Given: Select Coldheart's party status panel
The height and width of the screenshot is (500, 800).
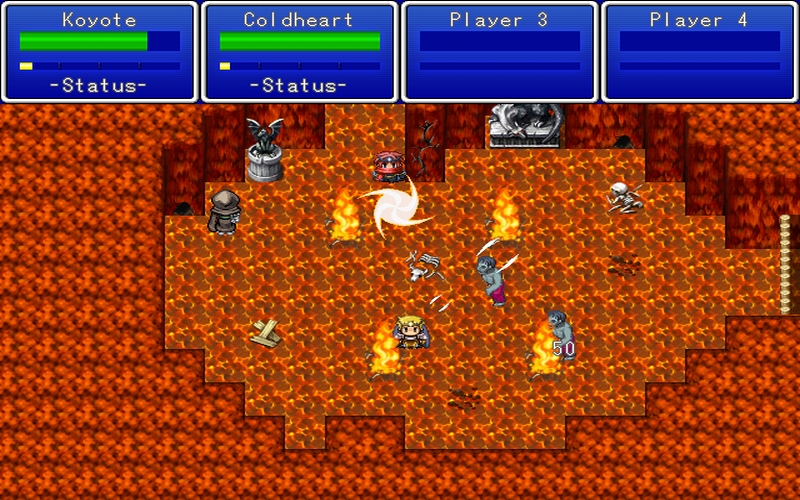Looking at the screenshot, I should (x=299, y=52).
